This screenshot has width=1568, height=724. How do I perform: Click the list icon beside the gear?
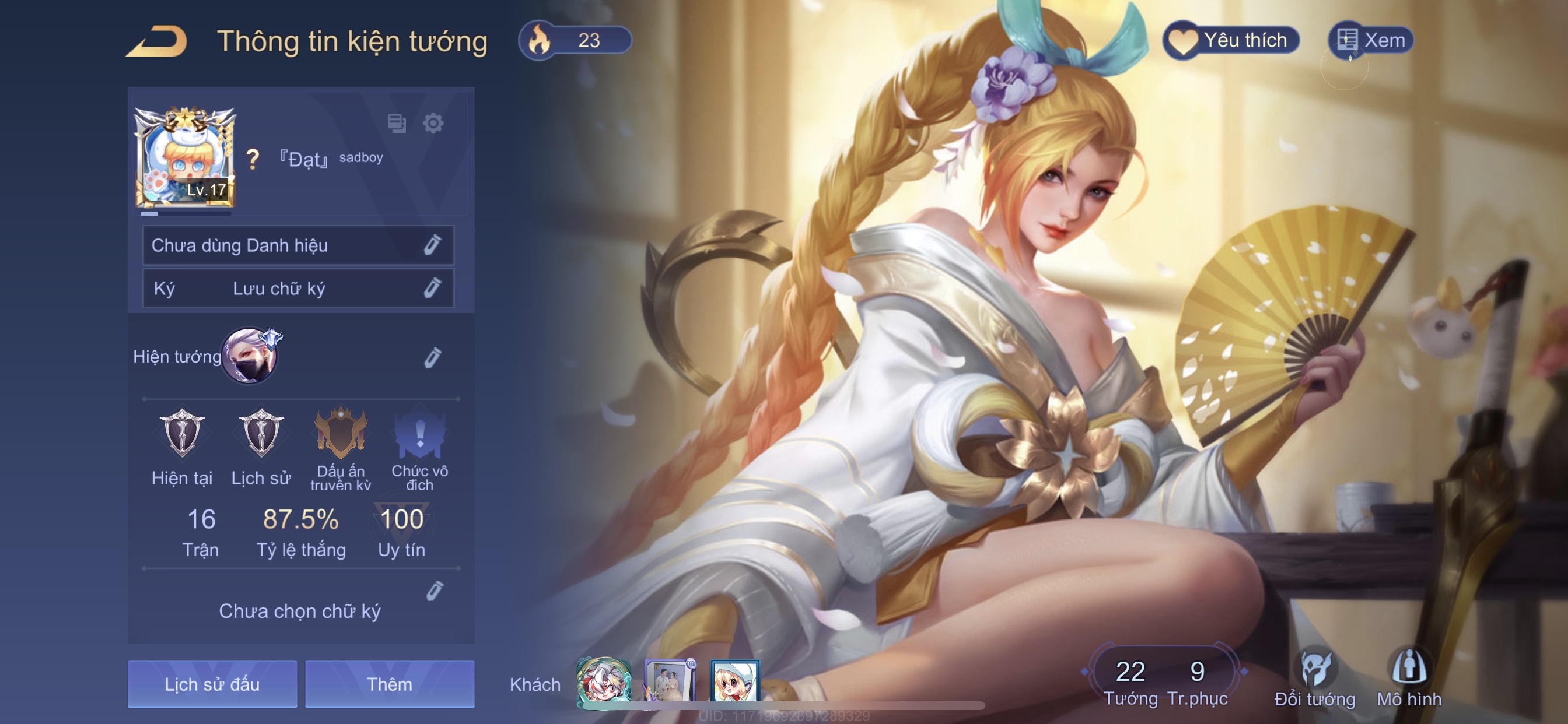tap(396, 124)
